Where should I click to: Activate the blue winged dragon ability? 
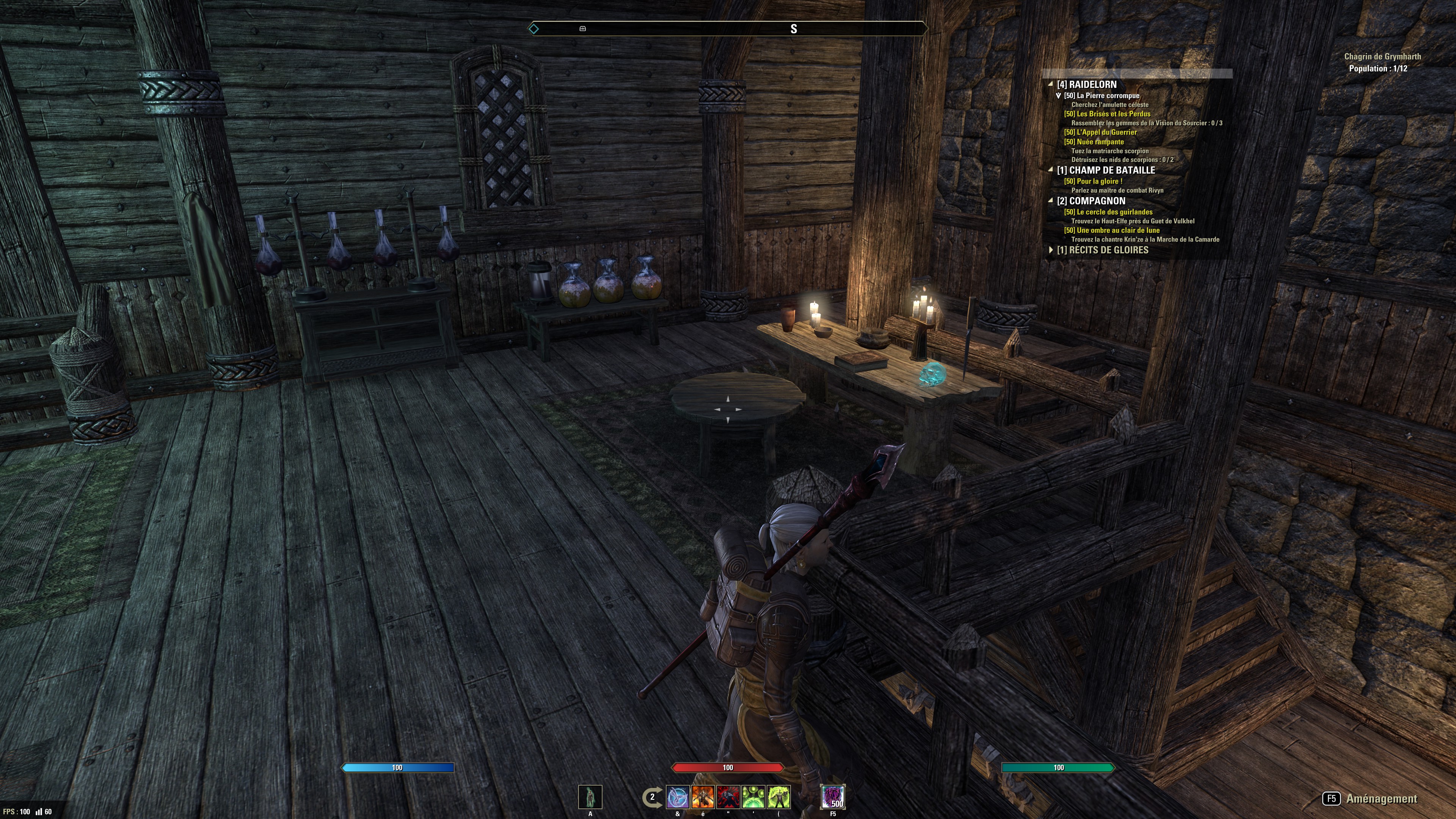point(678,797)
